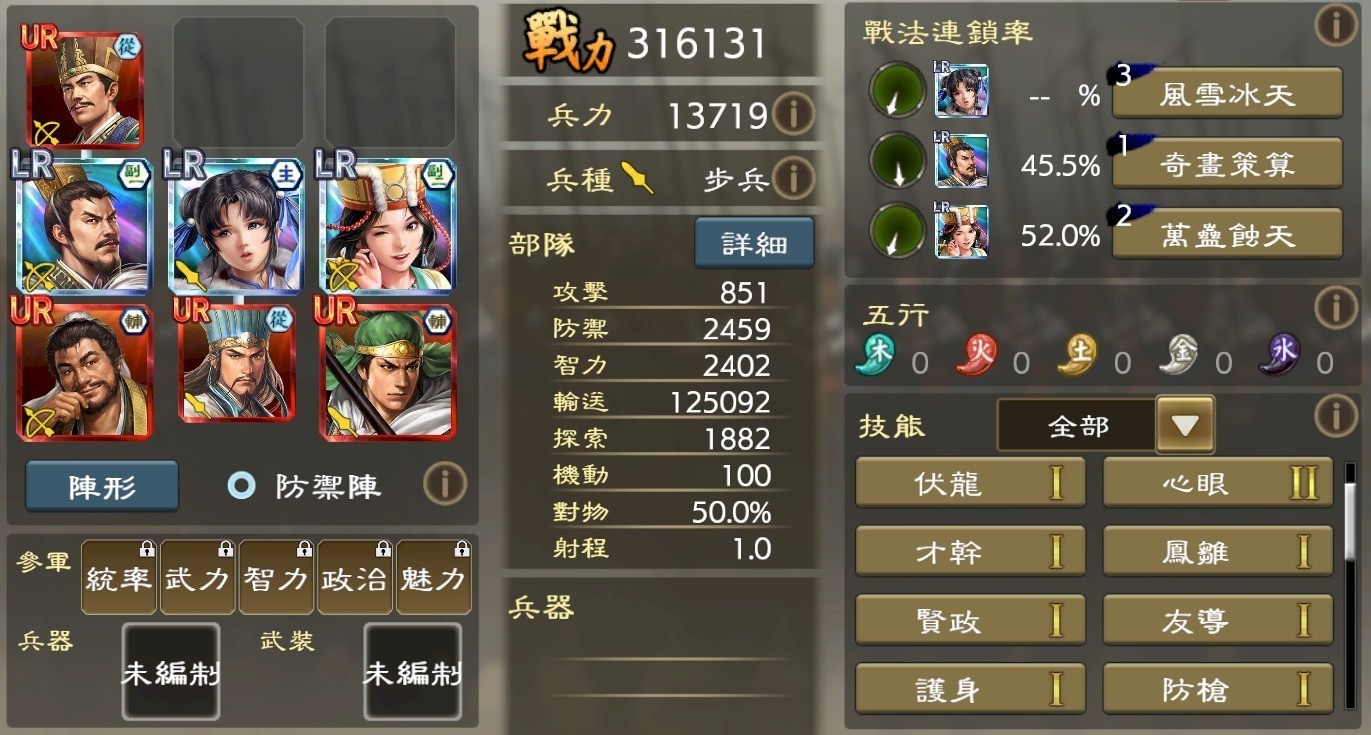Select the 奇畫策算 tactic entry
The height and width of the screenshot is (735, 1371).
(1226, 164)
